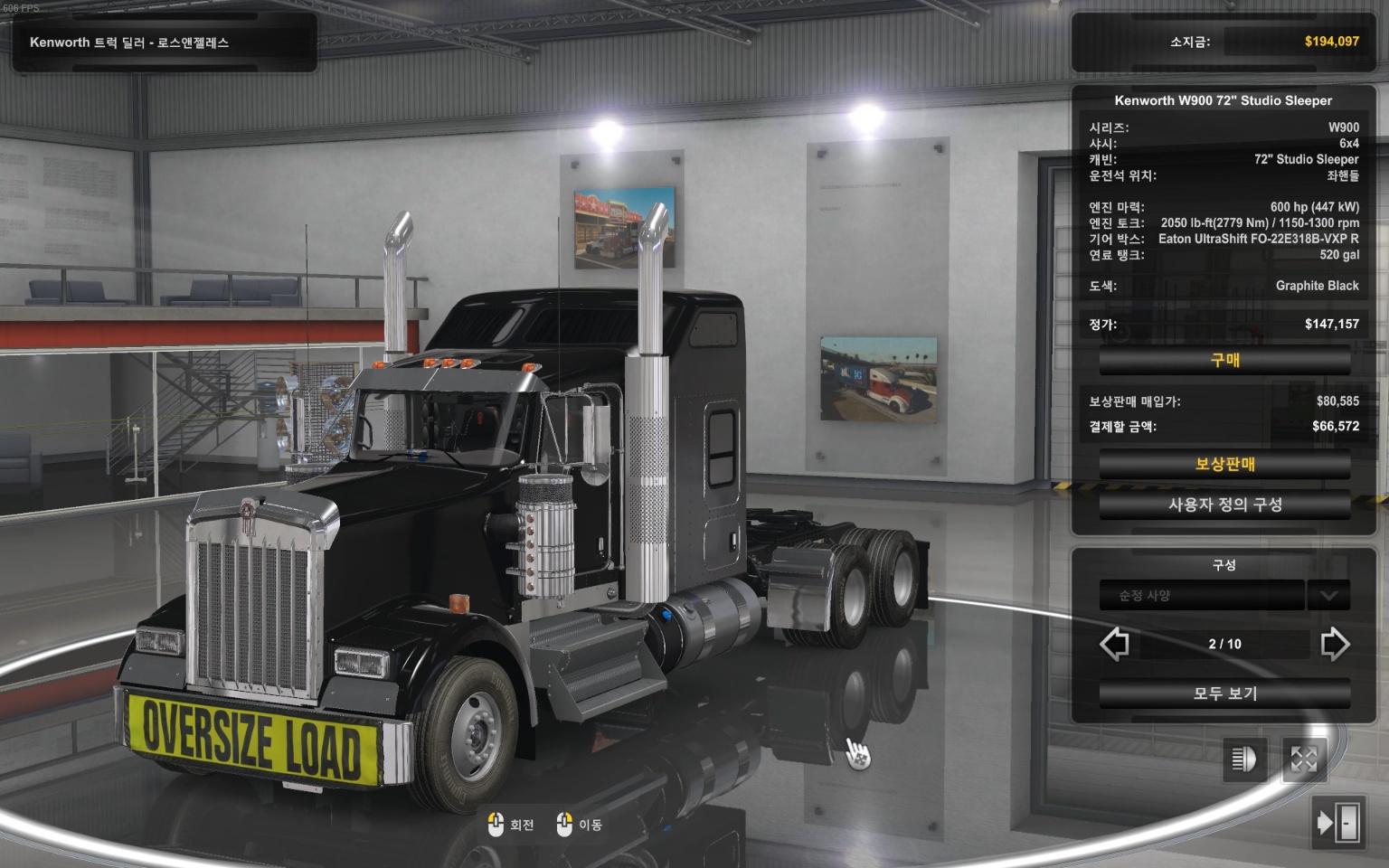Toggle the truck headlights icon

click(1244, 759)
